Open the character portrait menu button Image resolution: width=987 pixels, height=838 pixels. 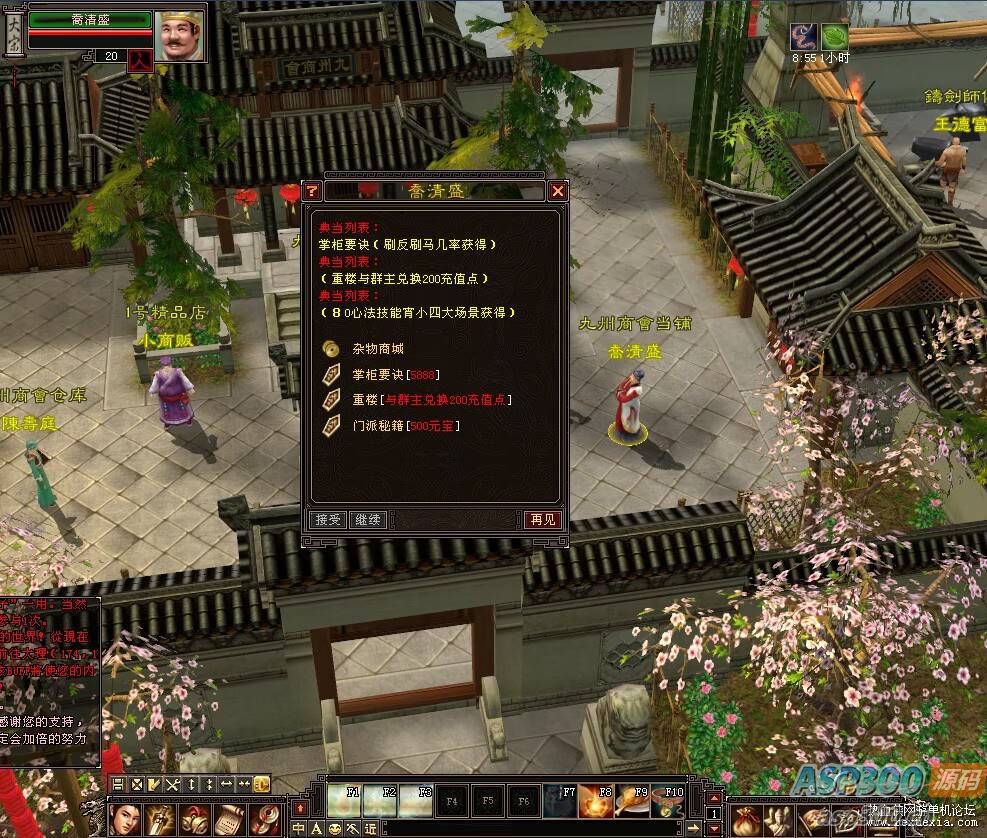click(125, 819)
